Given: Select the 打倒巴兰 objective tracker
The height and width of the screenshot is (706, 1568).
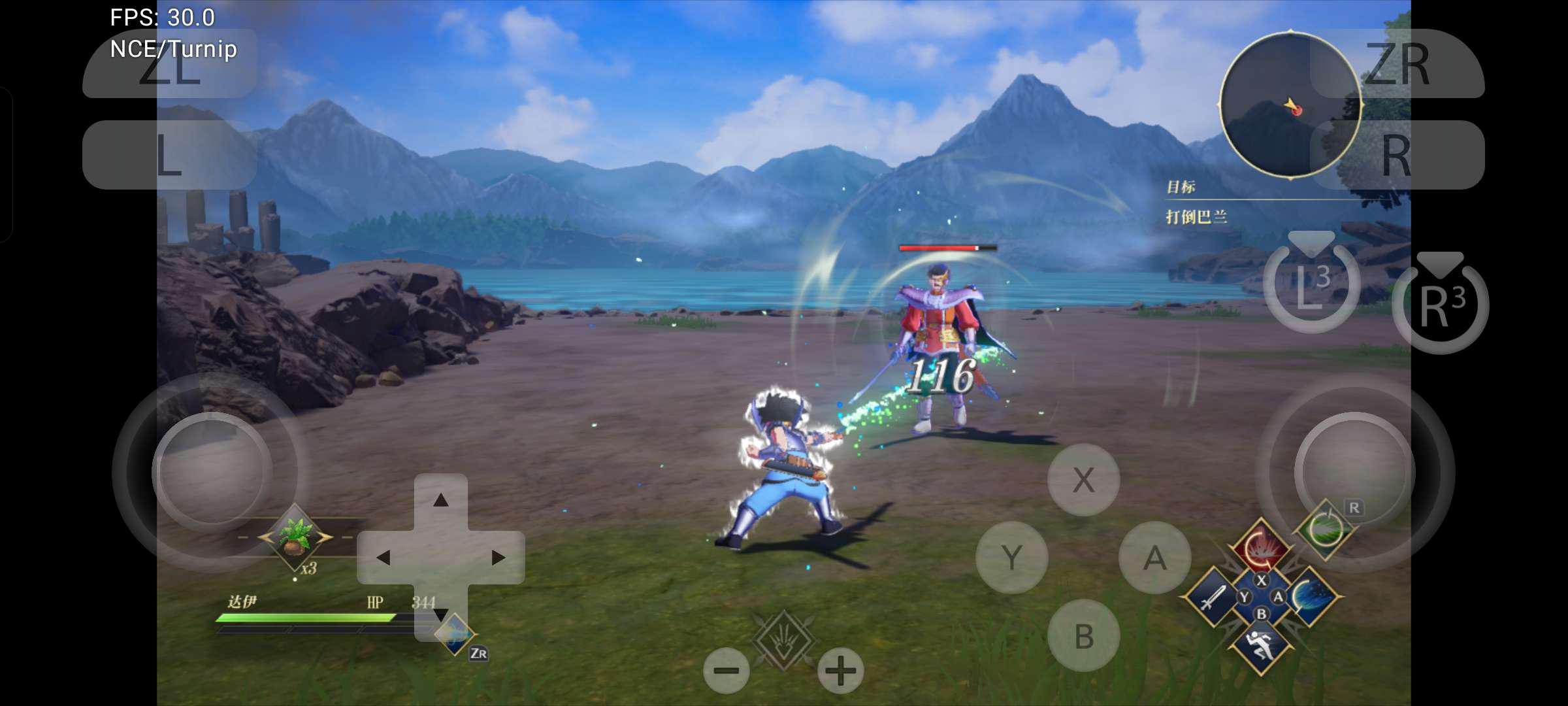Looking at the screenshot, I should pyautogui.click(x=1196, y=216).
